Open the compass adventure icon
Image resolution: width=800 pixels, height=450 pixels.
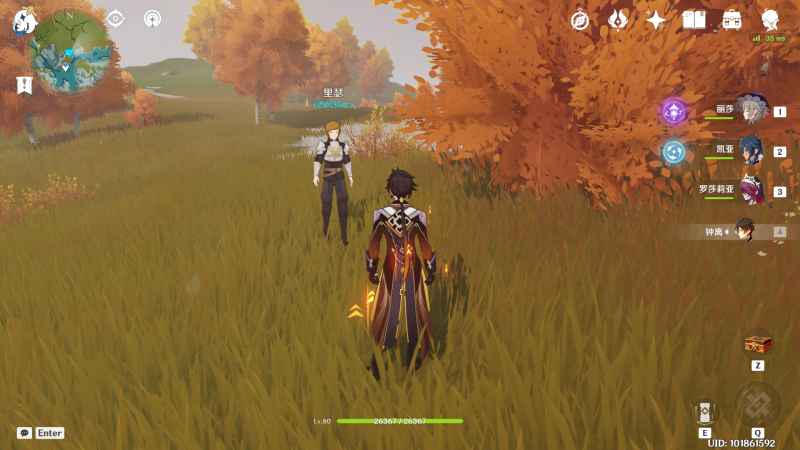pos(580,19)
